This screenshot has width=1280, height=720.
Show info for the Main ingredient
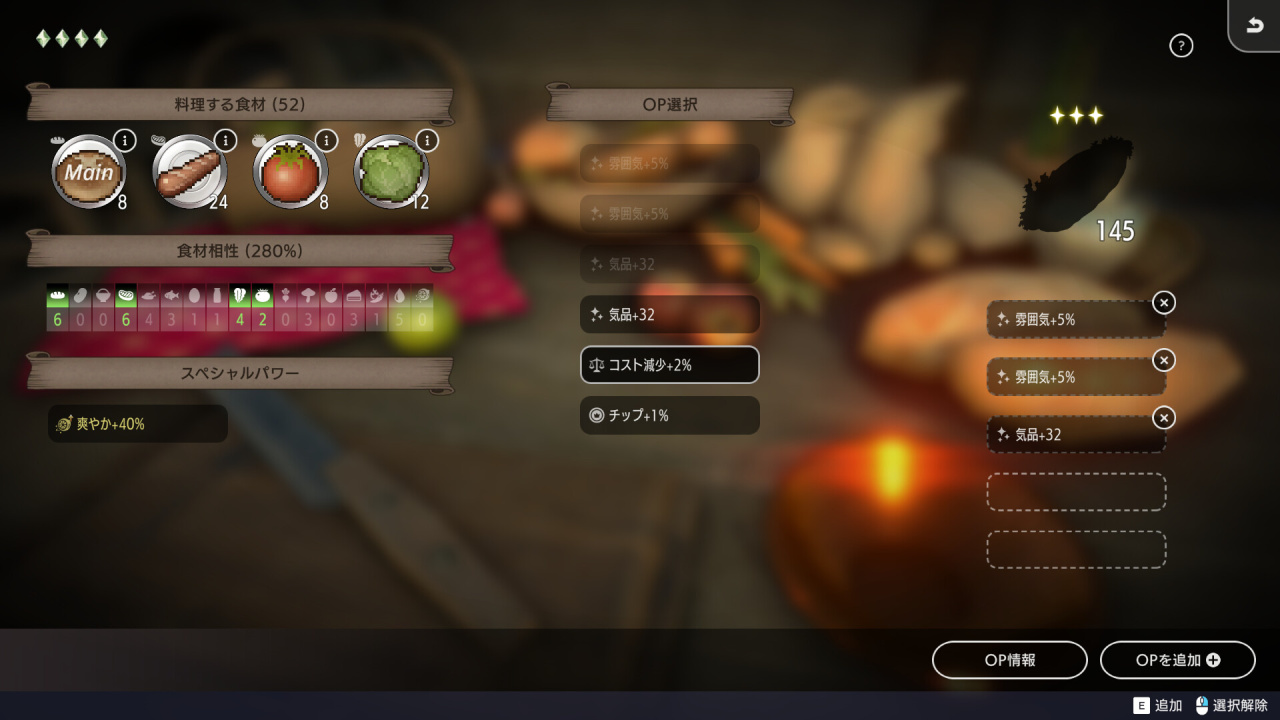124,140
